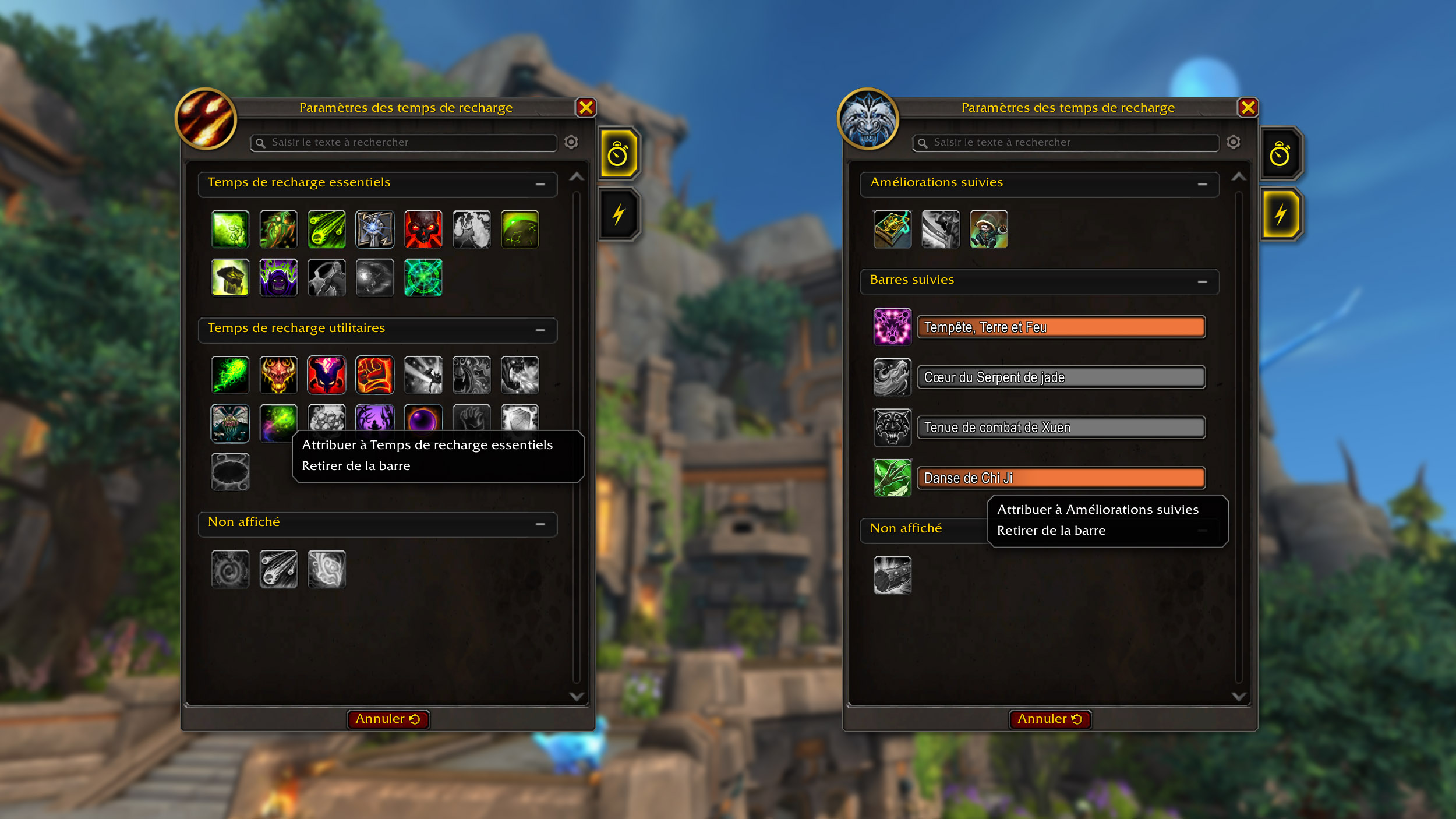Select the green book tracked buff icon
1456x819 pixels.
(892, 230)
